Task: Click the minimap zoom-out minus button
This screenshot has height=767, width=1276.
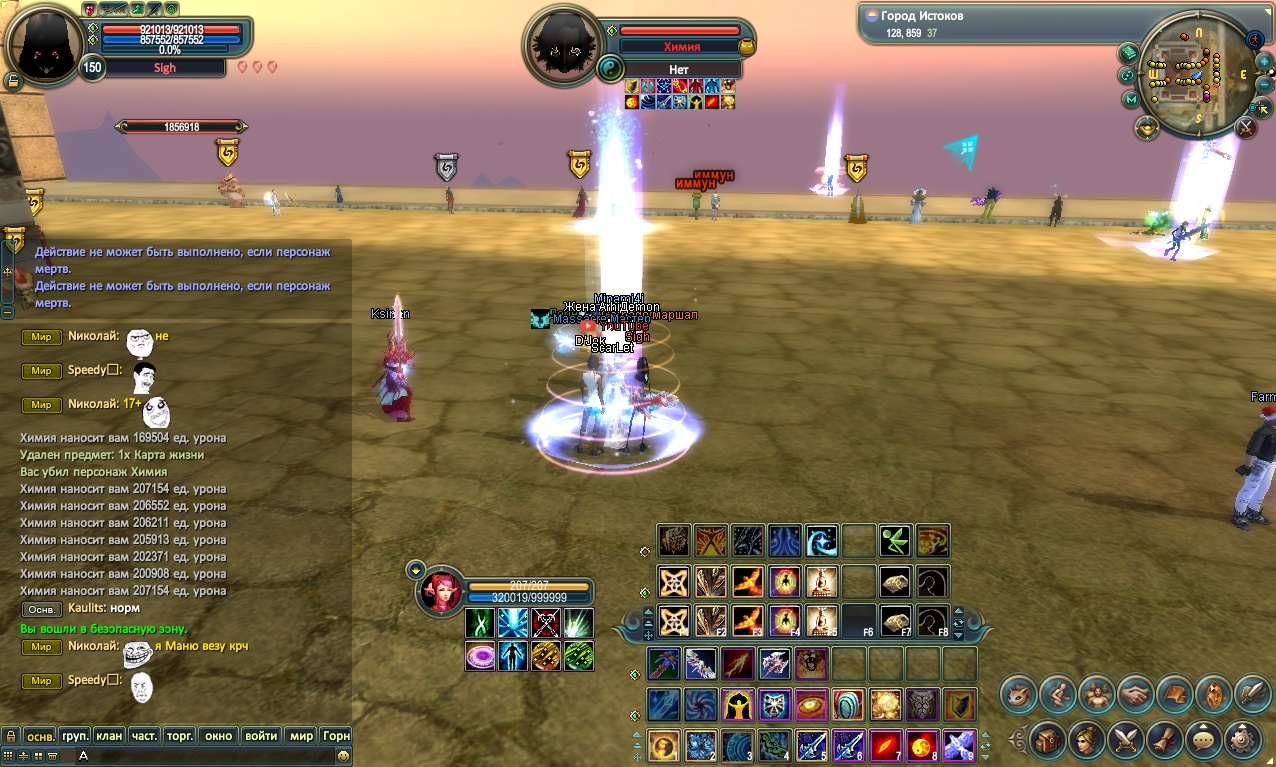Action: point(1263,82)
